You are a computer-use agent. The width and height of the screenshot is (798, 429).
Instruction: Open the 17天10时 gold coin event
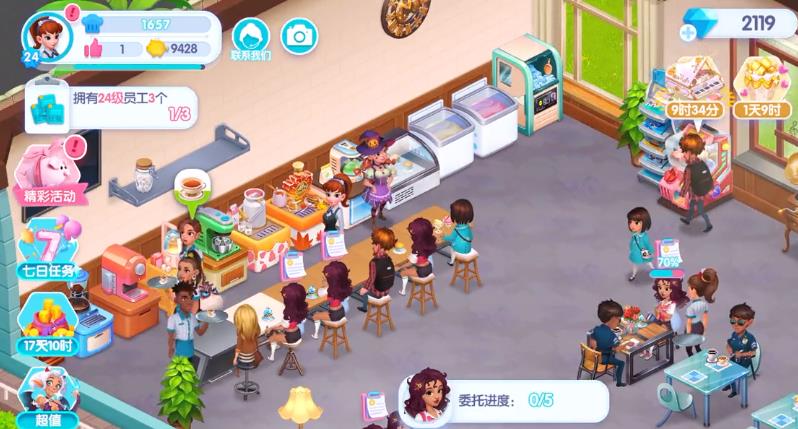48,320
